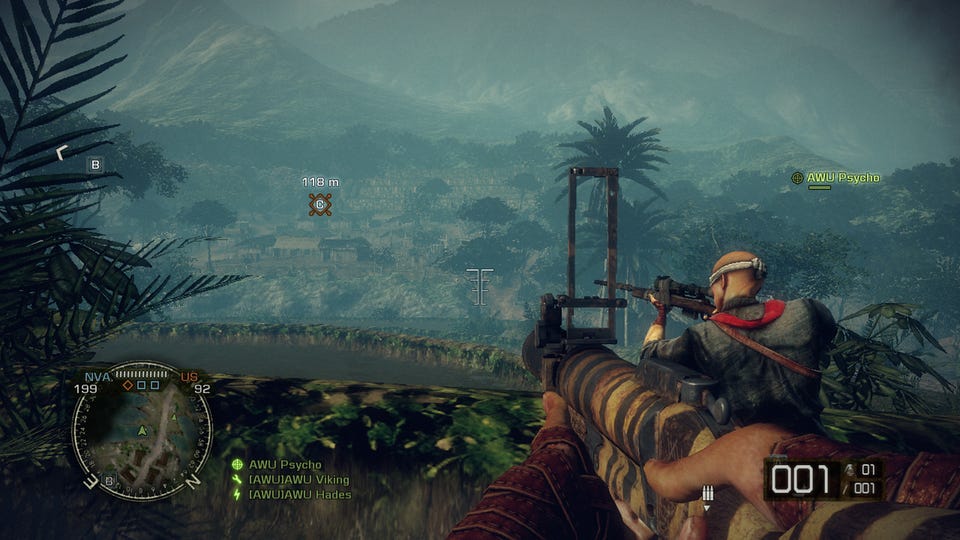Select the objective C crate marker
This screenshot has width=960, height=540.
320,205
